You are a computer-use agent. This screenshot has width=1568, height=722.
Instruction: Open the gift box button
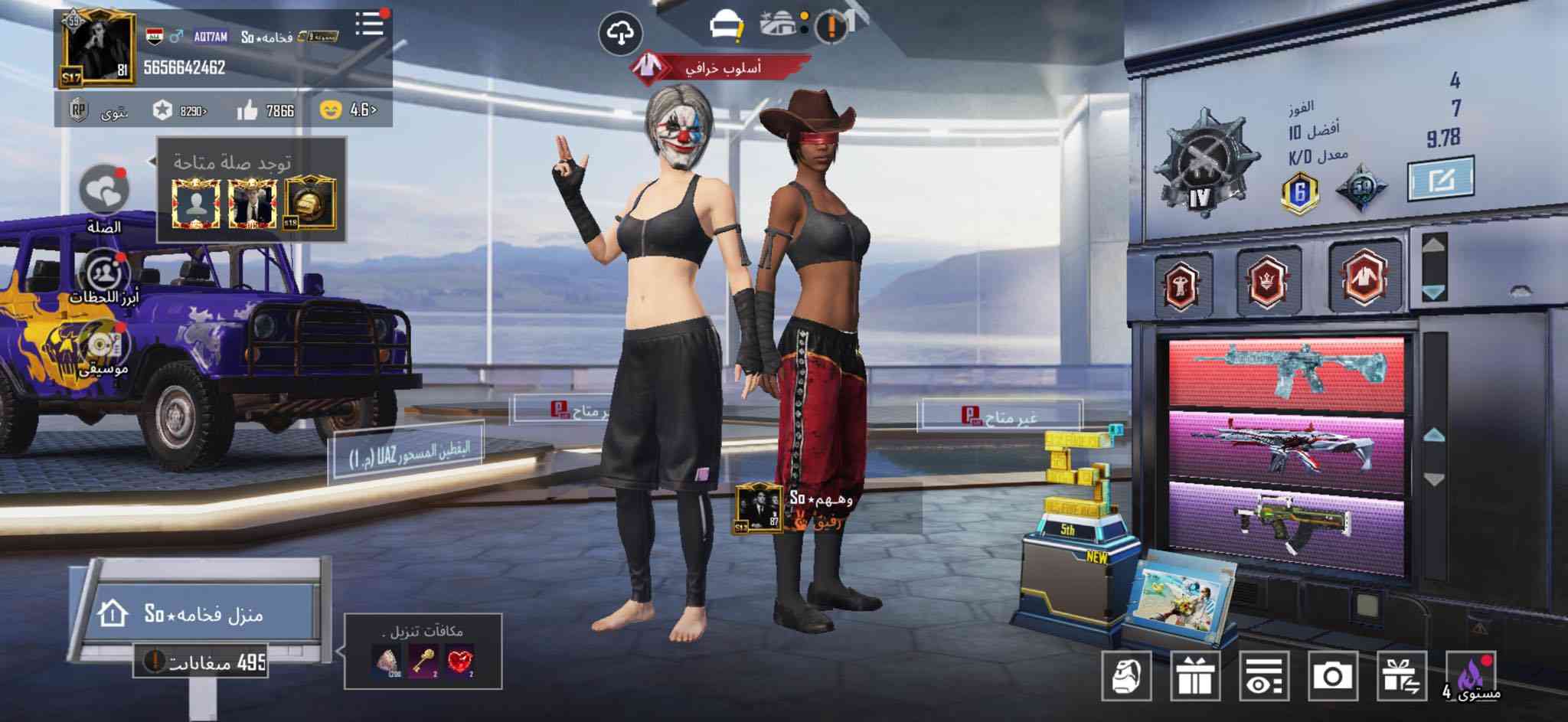pos(1195,676)
